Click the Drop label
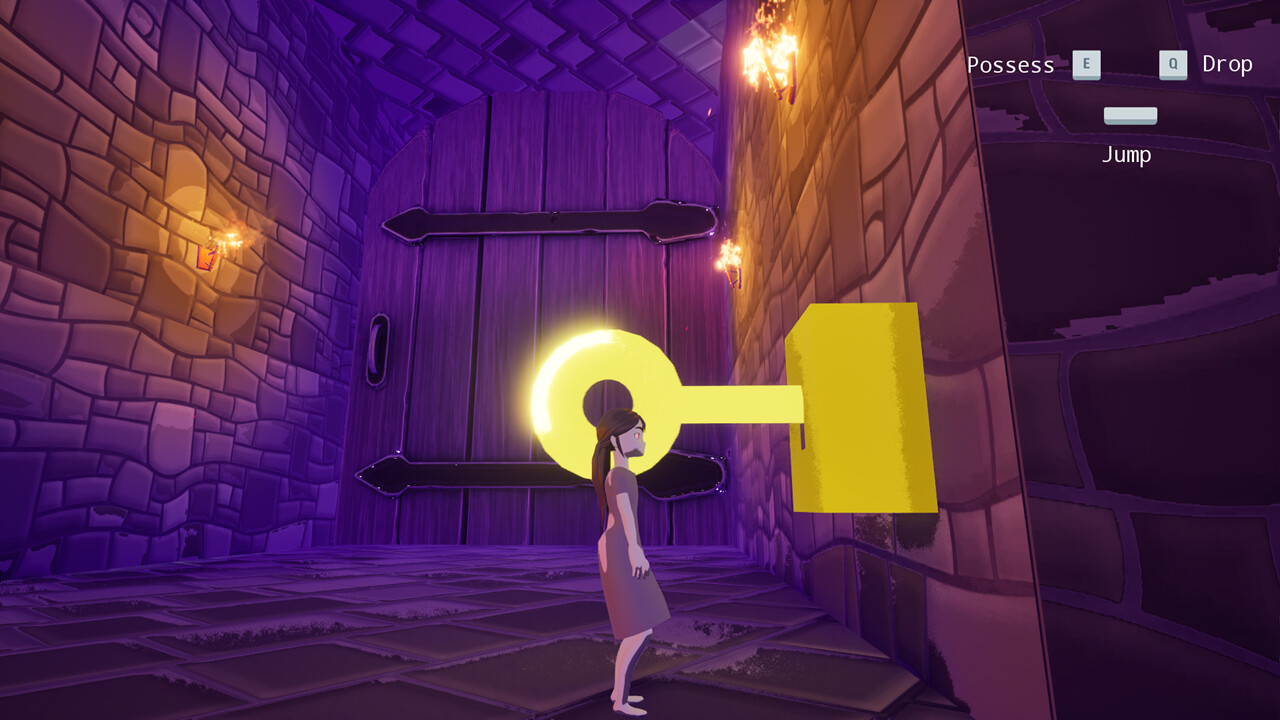This screenshot has height=720, width=1280. click(1227, 65)
